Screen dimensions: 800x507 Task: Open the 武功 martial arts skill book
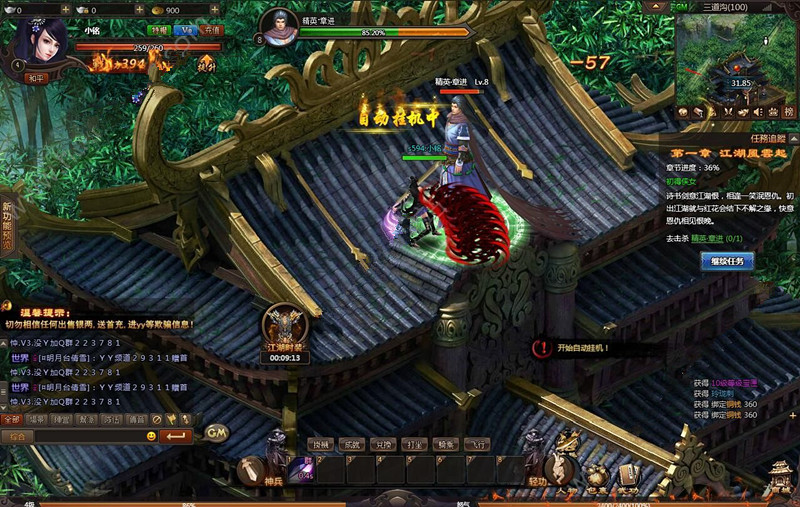[628, 474]
